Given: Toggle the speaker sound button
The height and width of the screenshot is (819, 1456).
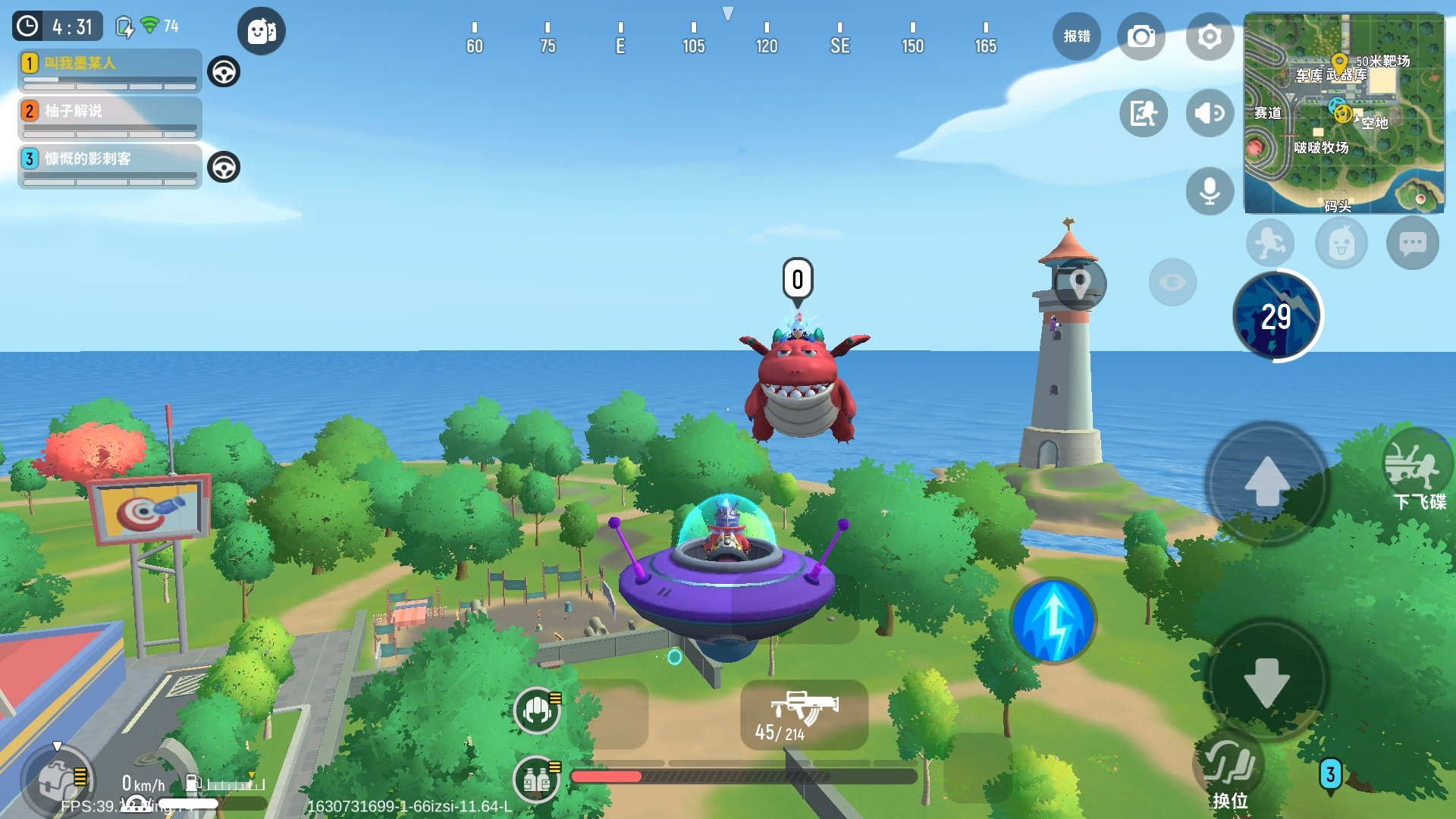Looking at the screenshot, I should [x=1210, y=114].
